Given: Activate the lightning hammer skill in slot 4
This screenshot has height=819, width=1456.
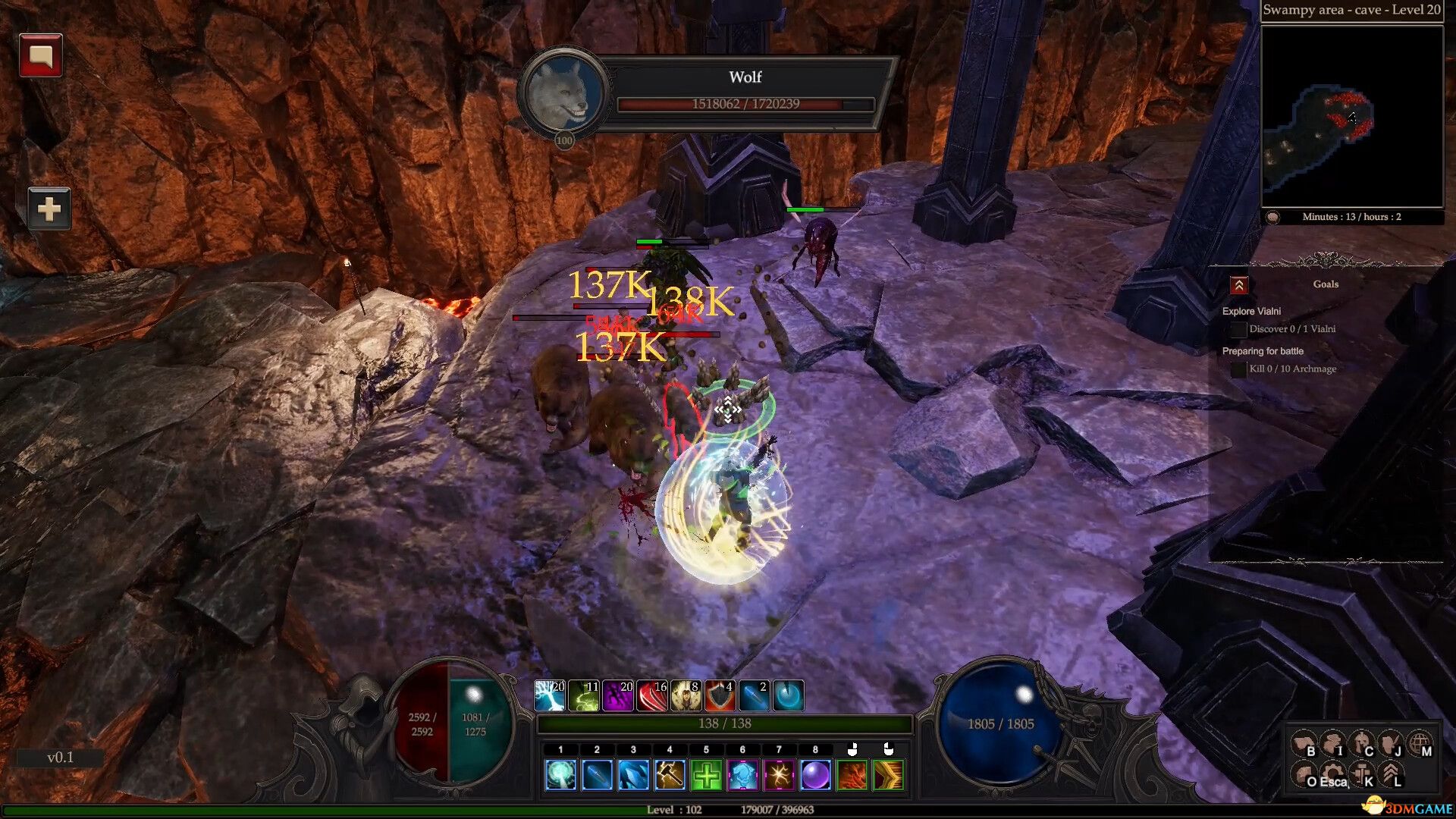Looking at the screenshot, I should [670, 776].
